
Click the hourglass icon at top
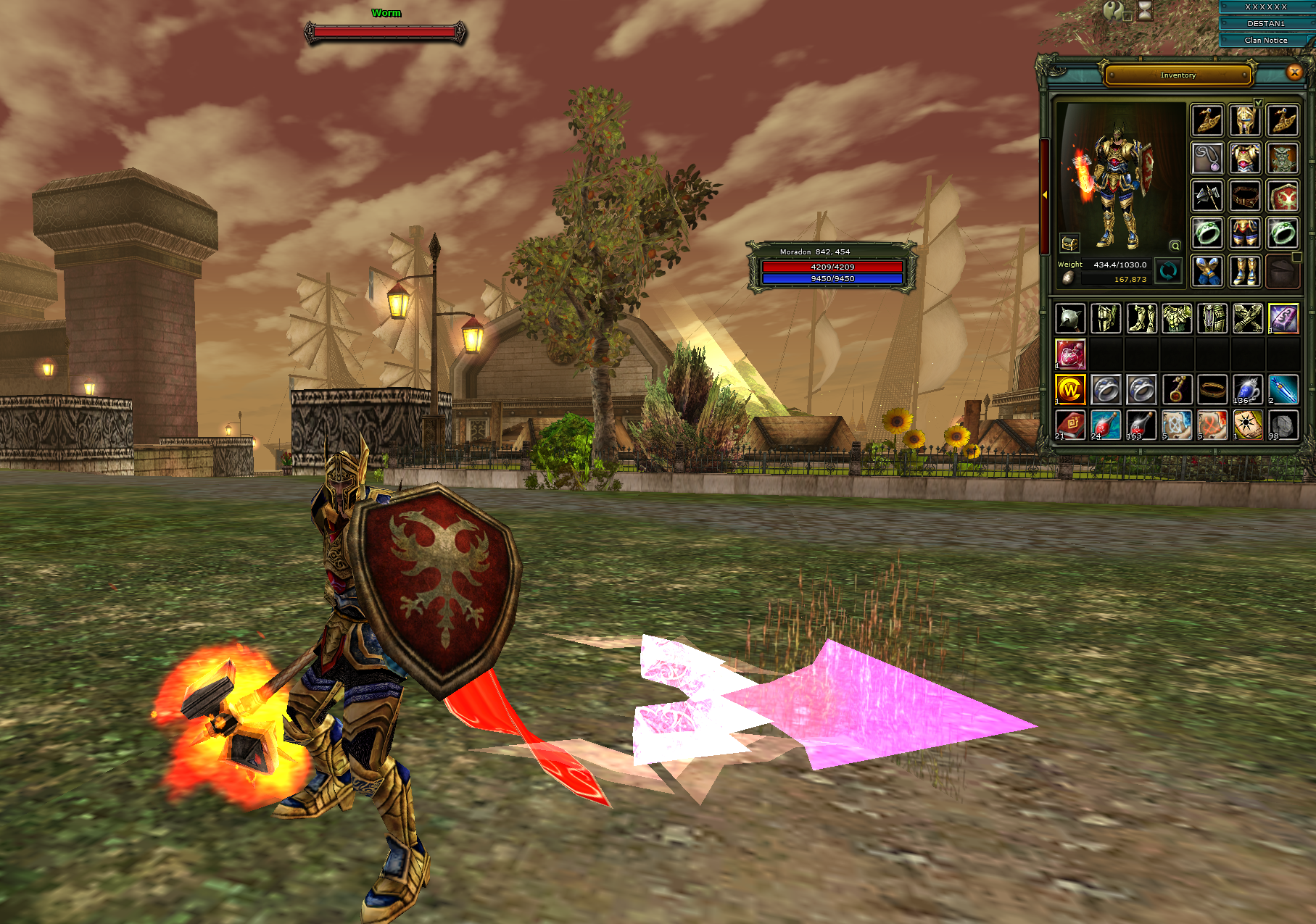pyautogui.click(x=1144, y=10)
